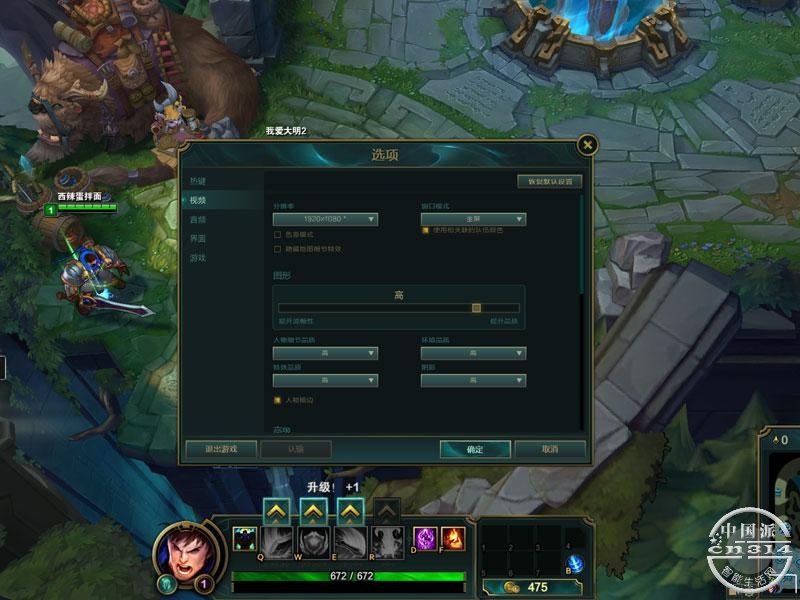Open the 分辨率 resolution dropdown

[x=325, y=219]
